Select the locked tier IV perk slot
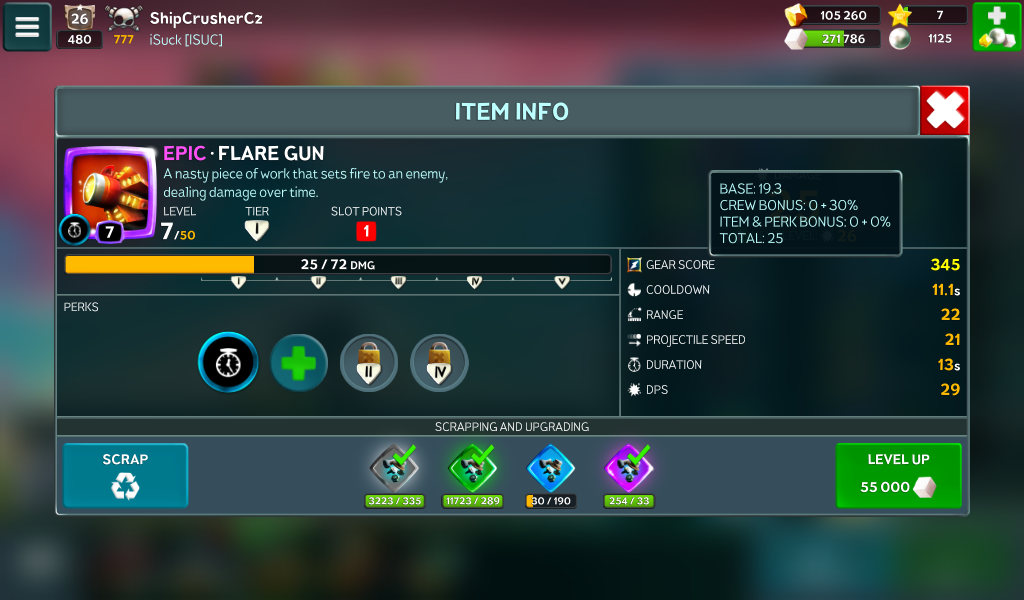This screenshot has width=1024, height=600. click(439, 362)
